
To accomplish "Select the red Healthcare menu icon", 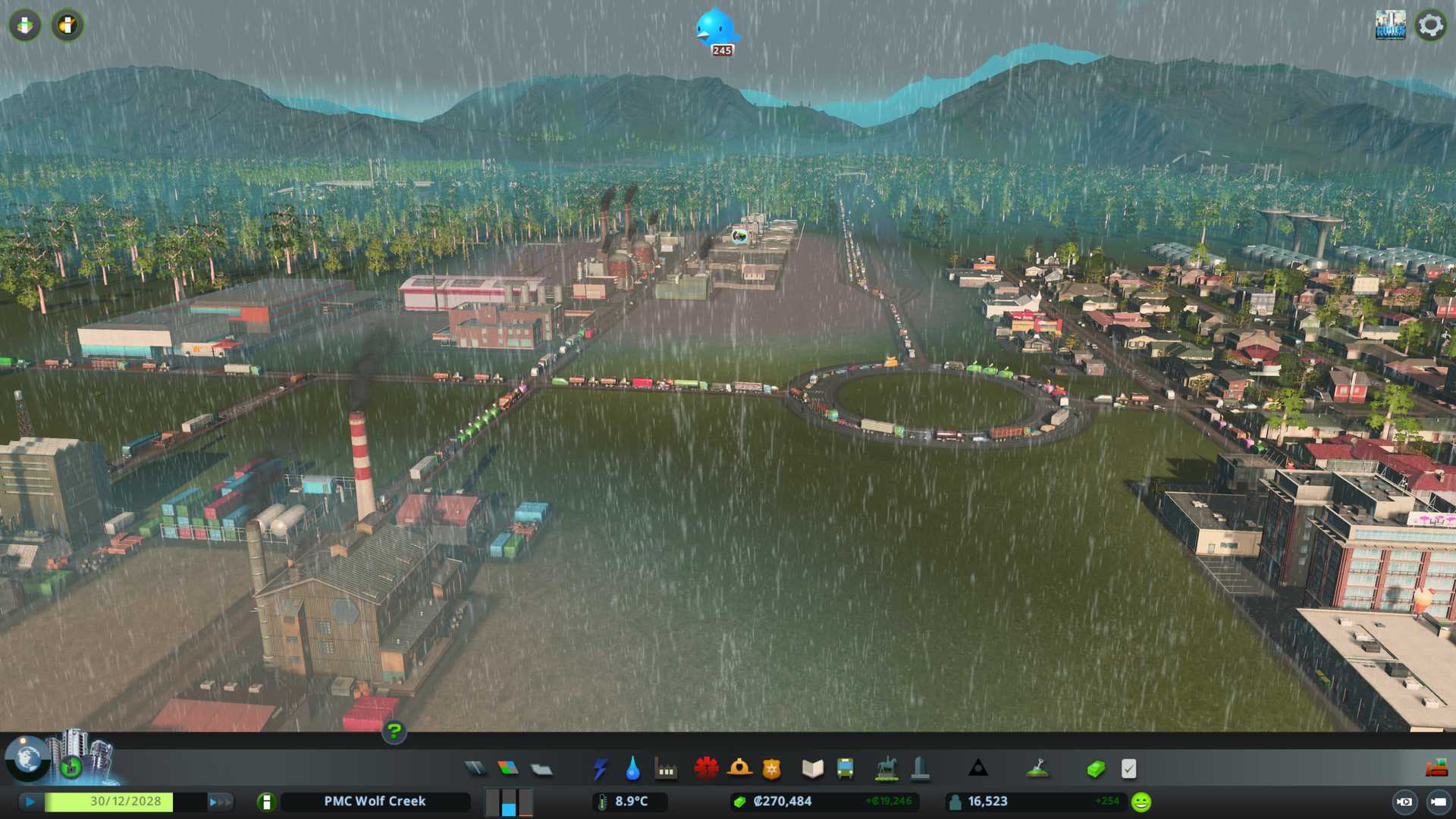I will coord(706,769).
